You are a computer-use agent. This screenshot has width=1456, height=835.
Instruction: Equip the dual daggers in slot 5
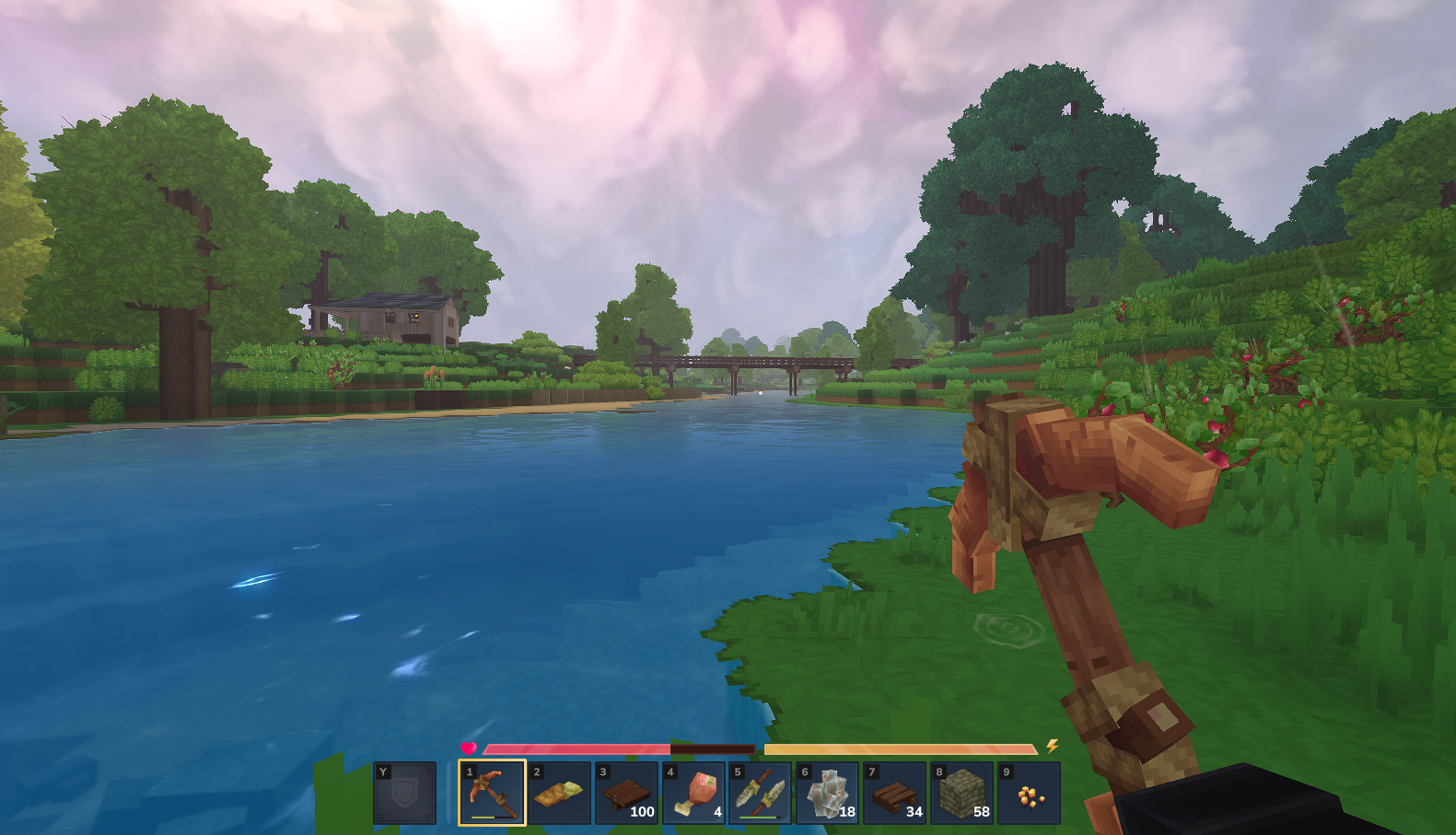[761, 793]
